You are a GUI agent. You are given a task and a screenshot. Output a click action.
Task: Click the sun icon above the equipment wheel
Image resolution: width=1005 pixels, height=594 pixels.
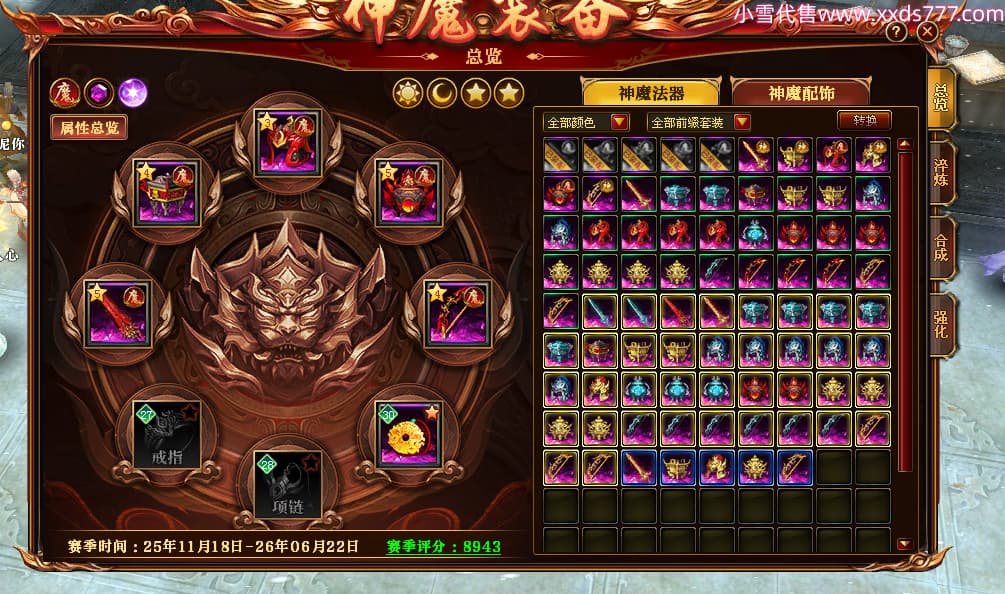(x=407, y=93)
